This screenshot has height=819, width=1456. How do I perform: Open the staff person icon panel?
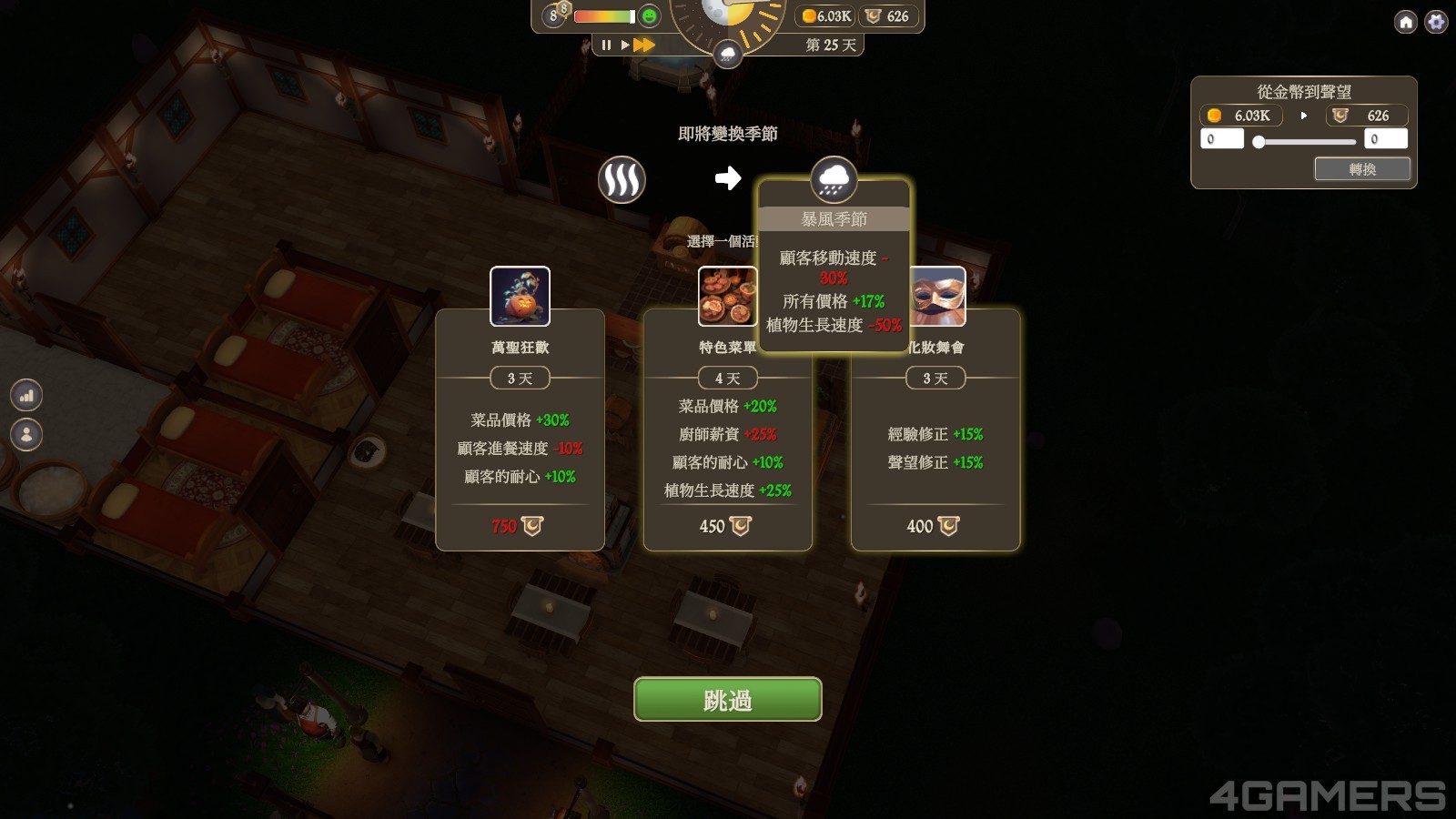(x=26, y=434)
